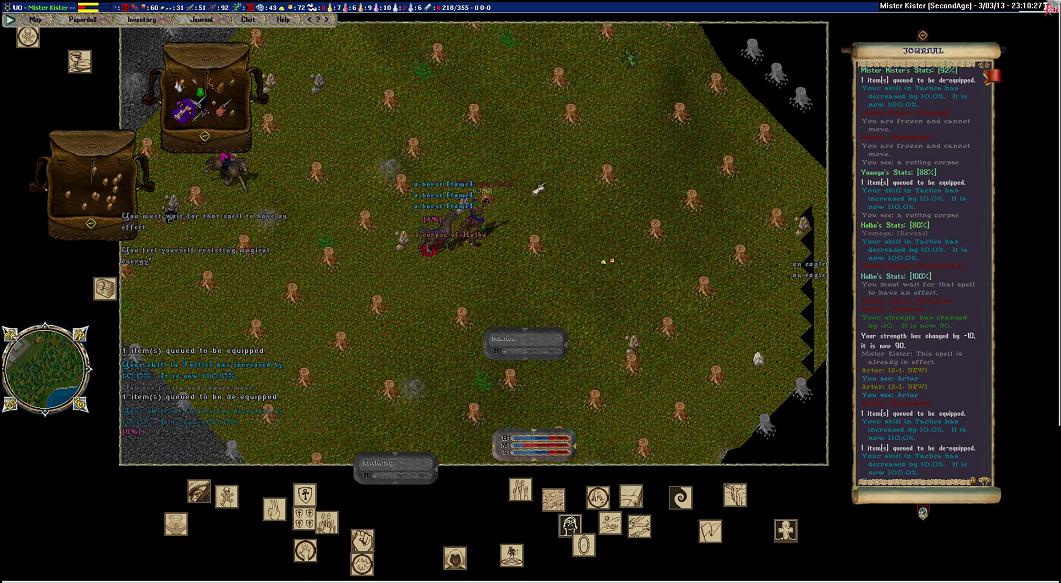Image resolution: width=1061 pixels, height=583 pixels.
Task: Select the Andheng health bar gump
Action: (x=395, y=467)
